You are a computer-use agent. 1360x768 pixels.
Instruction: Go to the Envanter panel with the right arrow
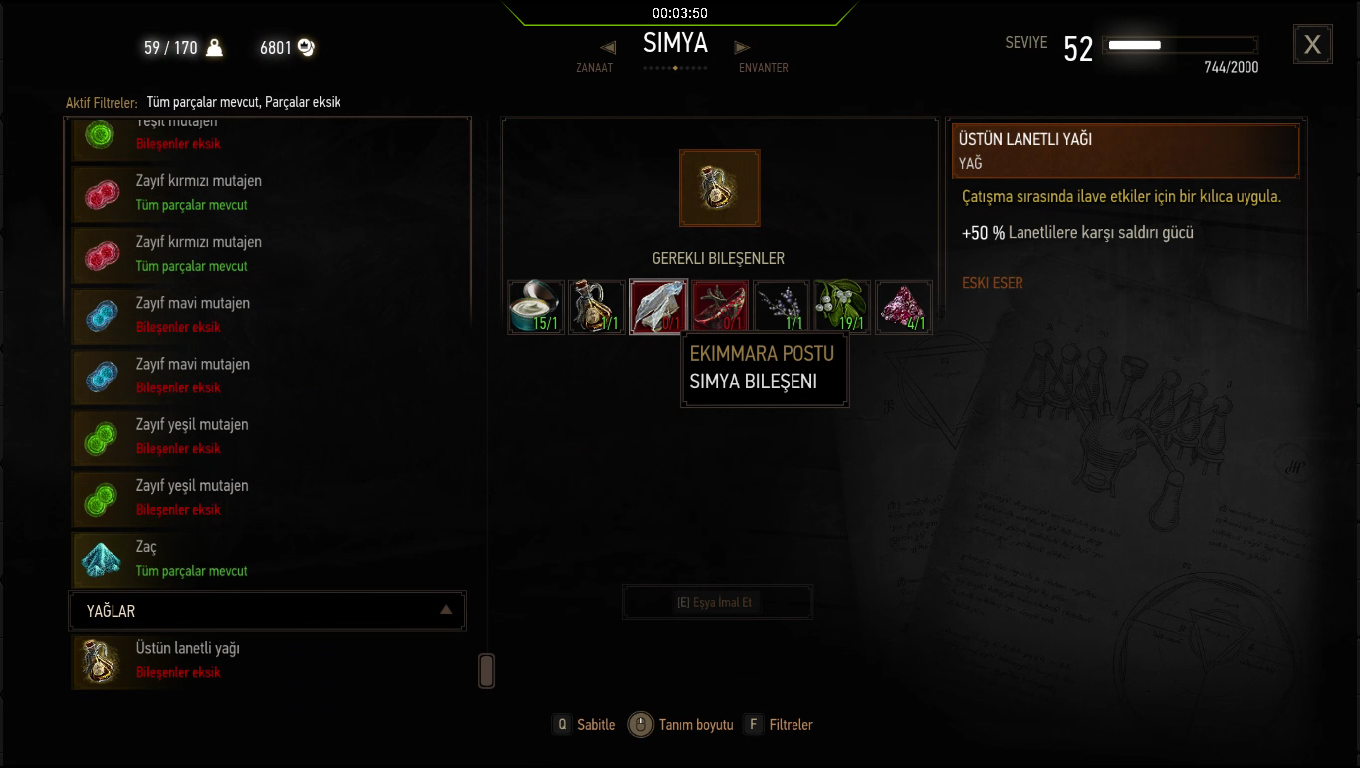742,48
